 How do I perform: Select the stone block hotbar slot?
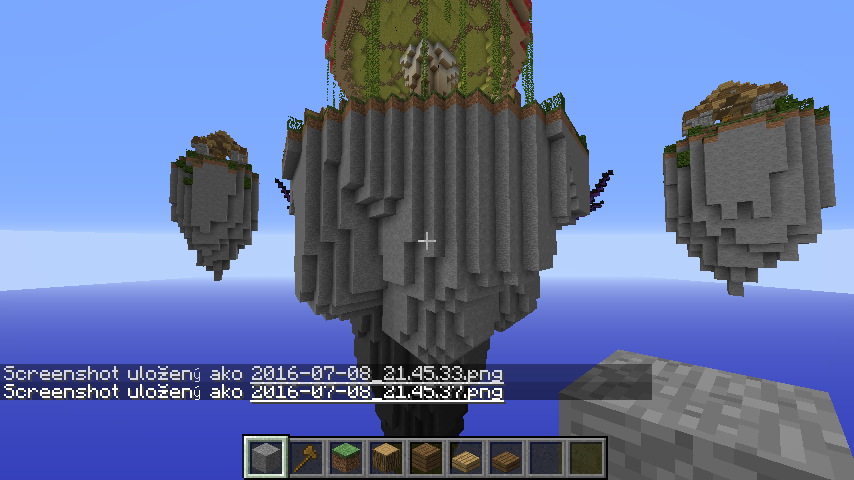[x=267, y=457]
